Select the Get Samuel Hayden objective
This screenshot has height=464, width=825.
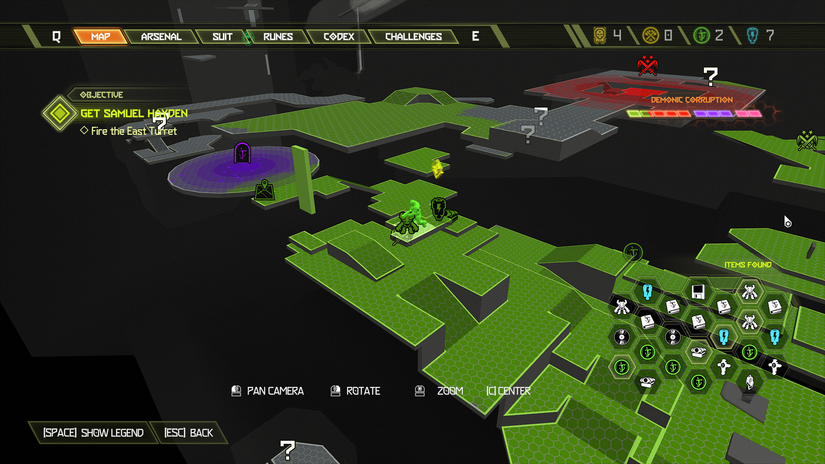[x=133, y=113]
